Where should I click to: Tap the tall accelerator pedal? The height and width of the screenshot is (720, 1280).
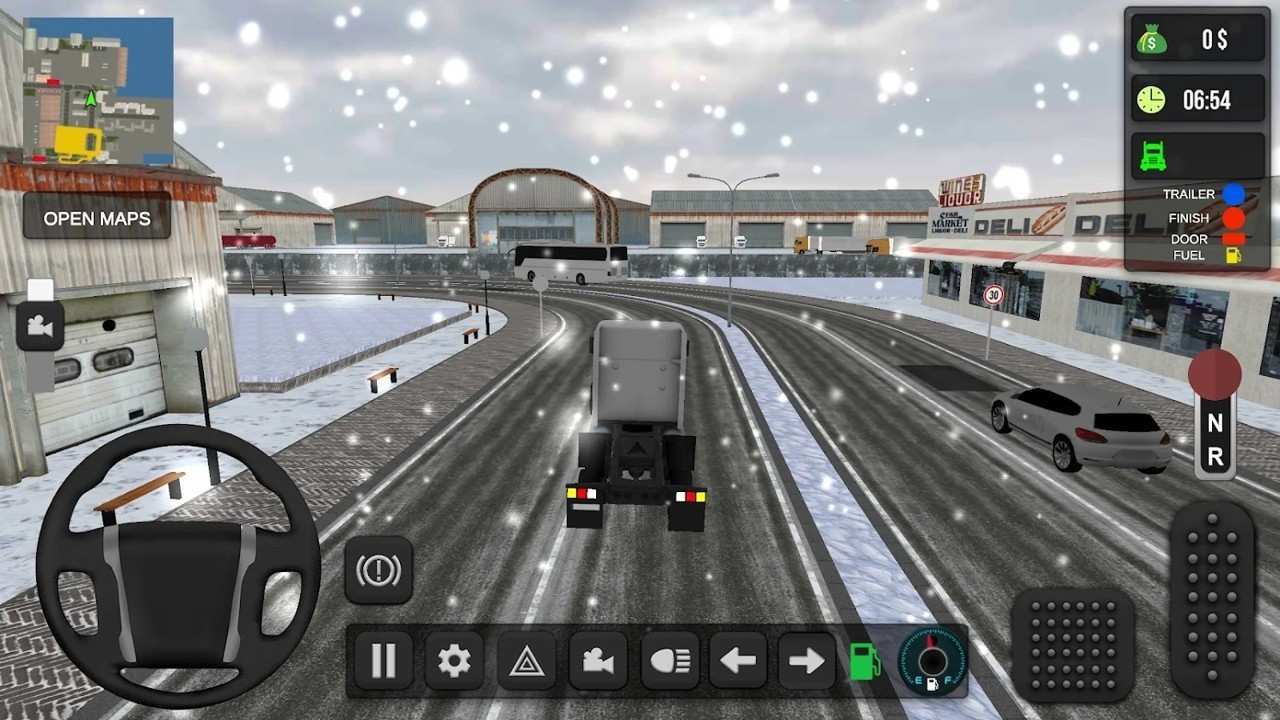point(1212,598)
